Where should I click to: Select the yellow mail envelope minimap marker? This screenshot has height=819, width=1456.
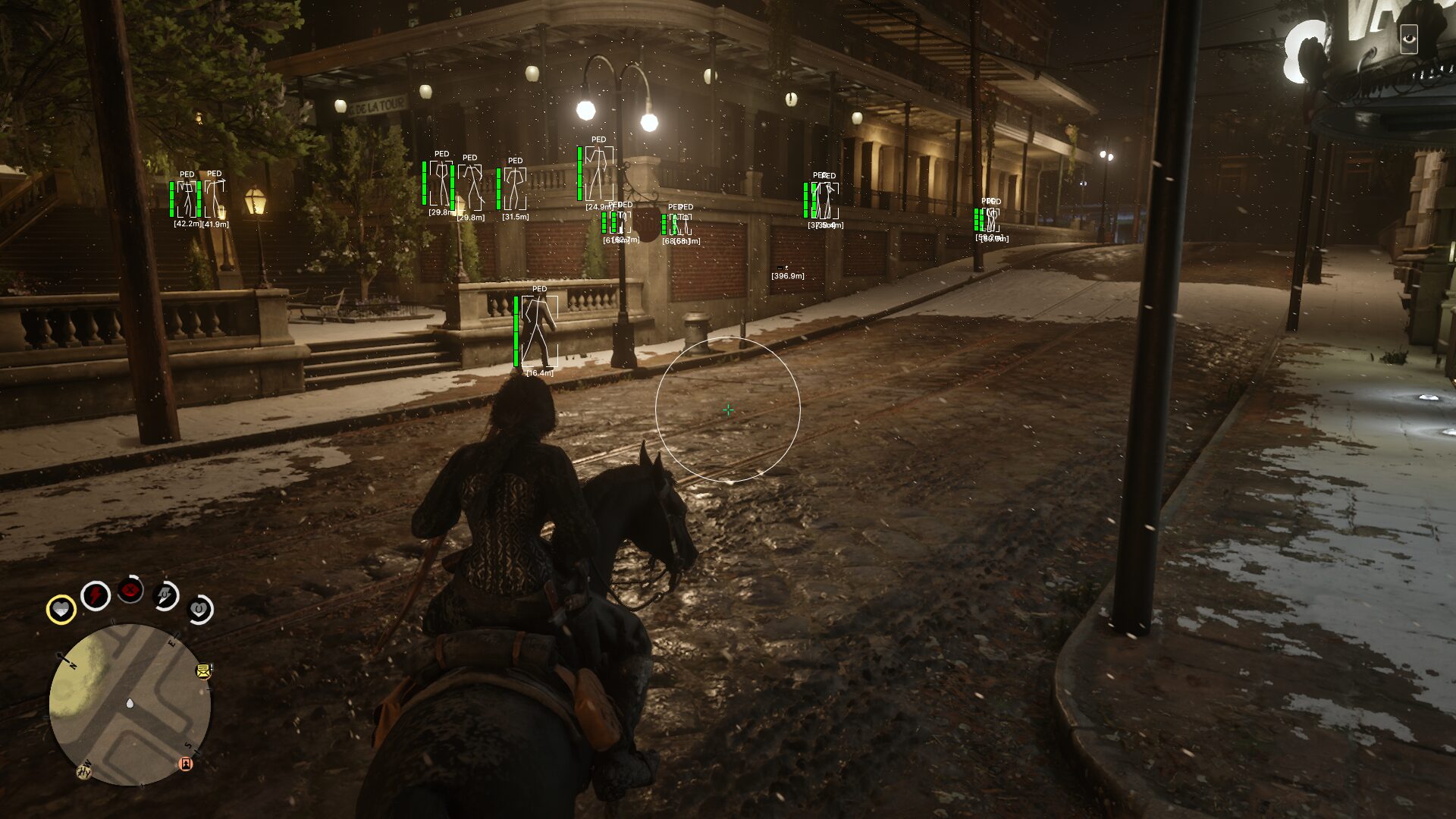coord(203,670)
